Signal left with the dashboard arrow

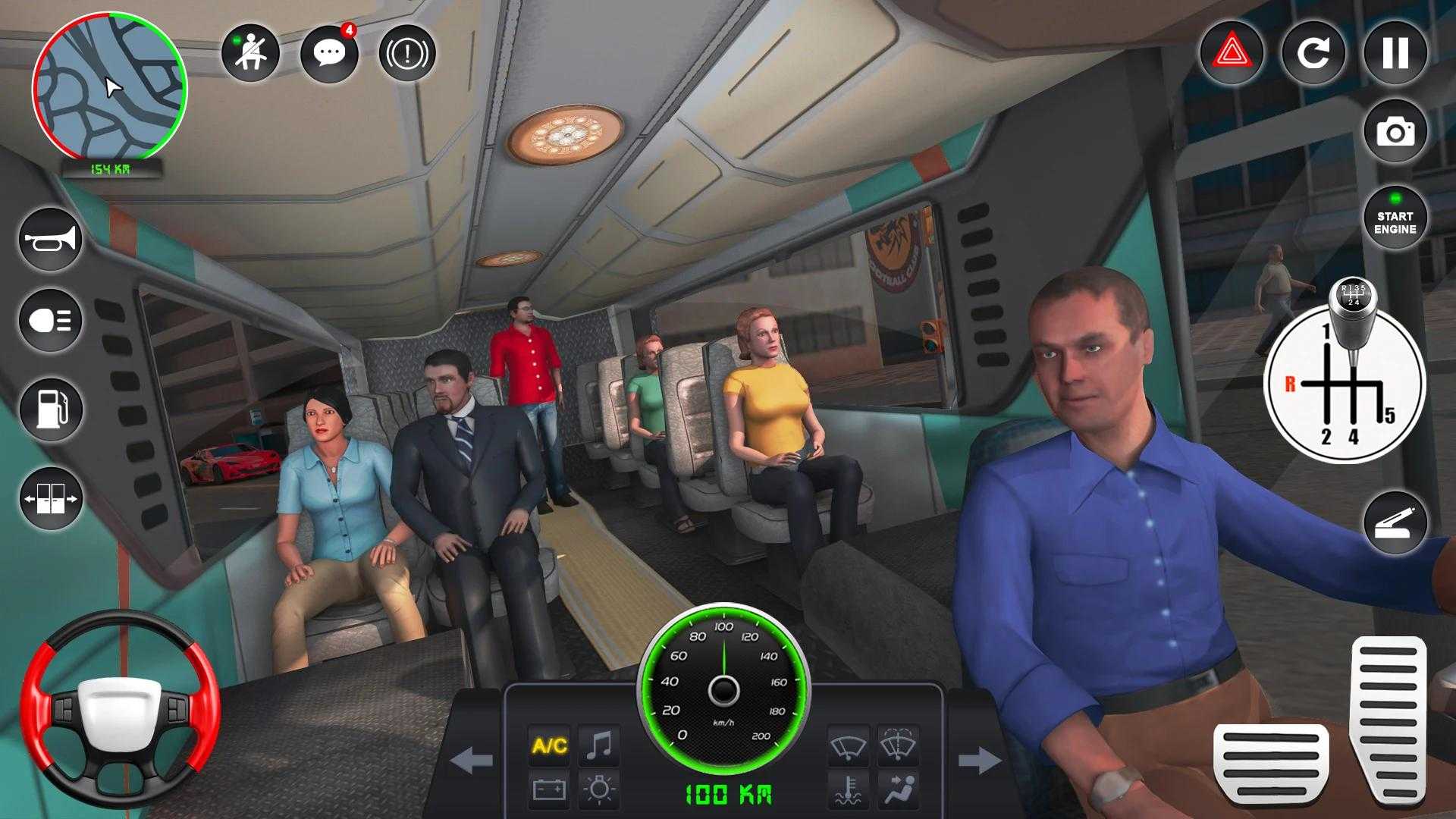(x=472, y=760)
